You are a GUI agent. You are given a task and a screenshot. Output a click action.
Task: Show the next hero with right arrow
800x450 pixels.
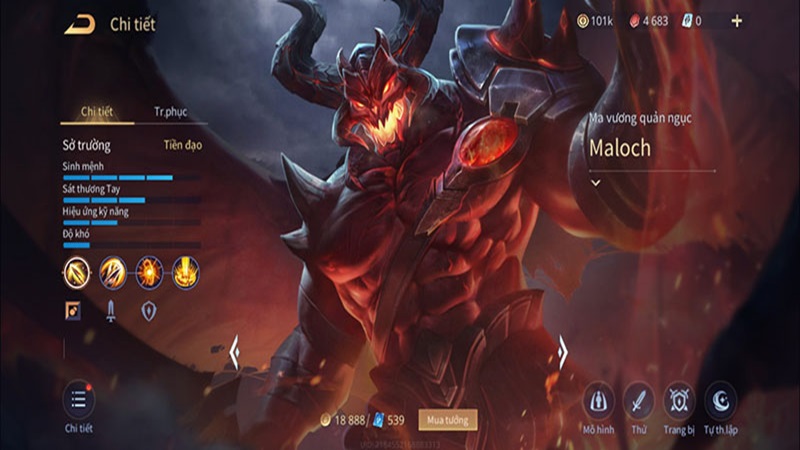[563, 352]
